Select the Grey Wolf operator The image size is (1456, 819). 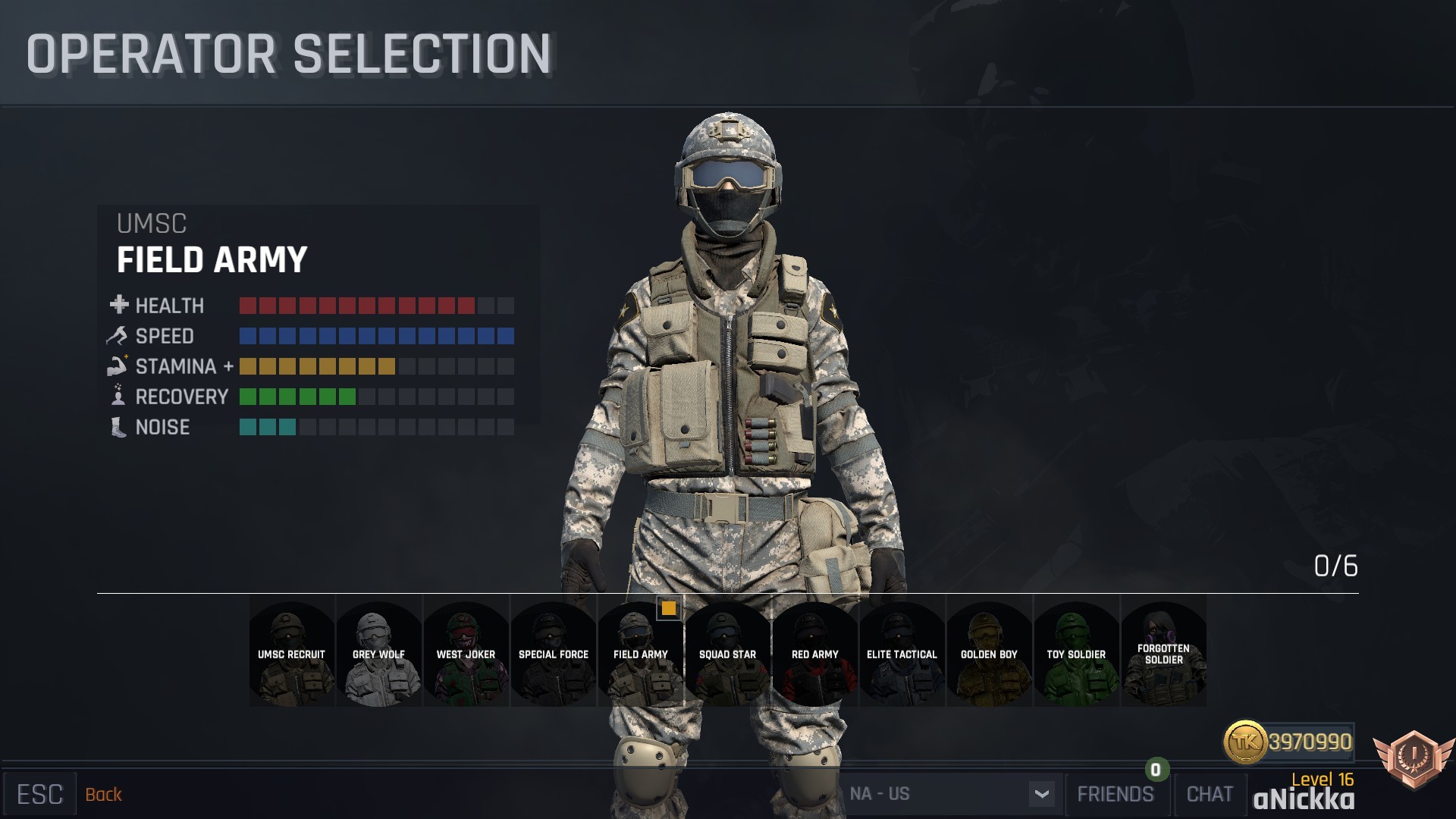tap(378, 654)
